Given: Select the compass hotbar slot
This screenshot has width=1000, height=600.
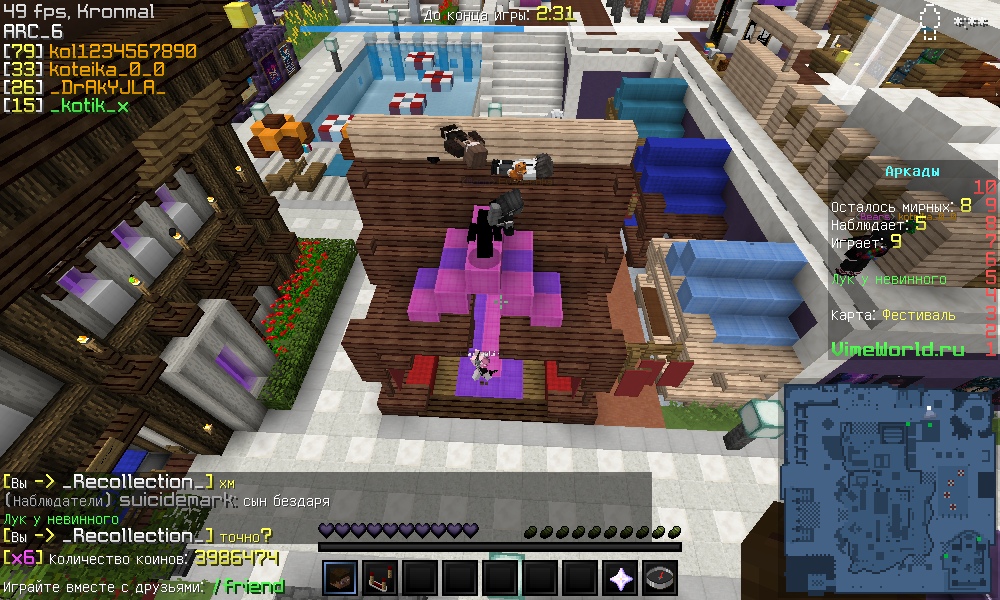Looking at the screenshot, I should tap(660, 578).
